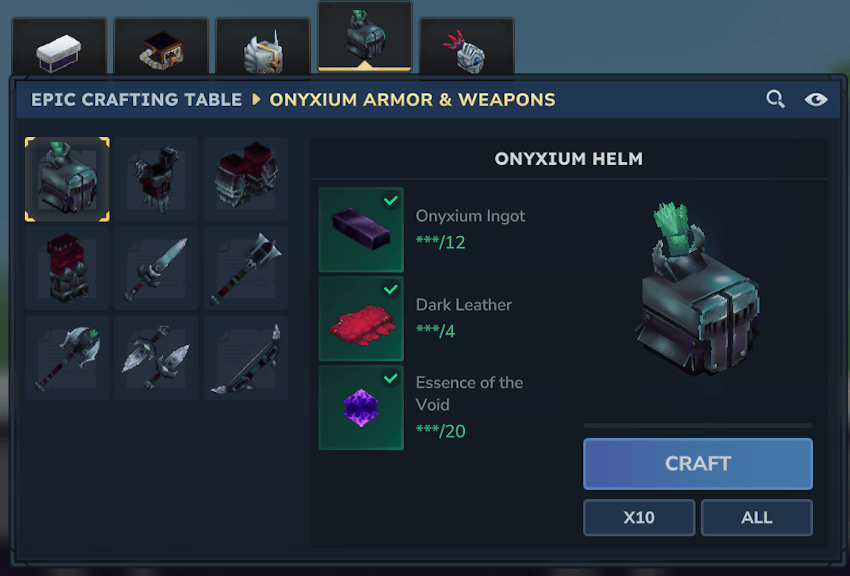Switch to the red-plumed gauntlet tab
The image size is (850, 576).
[x=466, y=50]
